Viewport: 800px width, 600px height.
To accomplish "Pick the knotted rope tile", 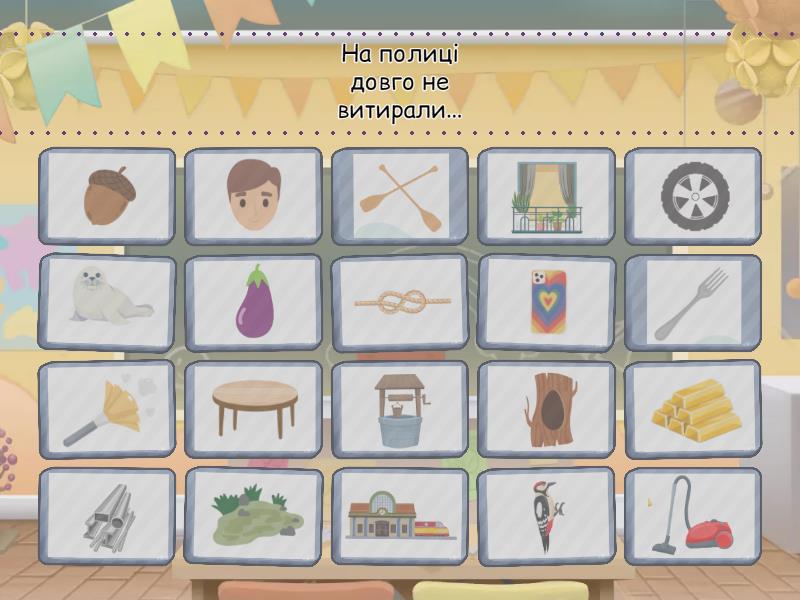I will click(x=400, y=302).
